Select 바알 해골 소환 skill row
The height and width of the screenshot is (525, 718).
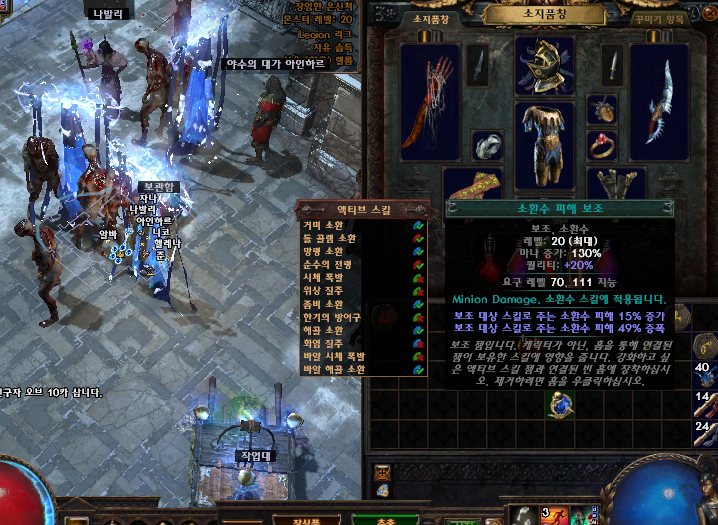point(335,369)
